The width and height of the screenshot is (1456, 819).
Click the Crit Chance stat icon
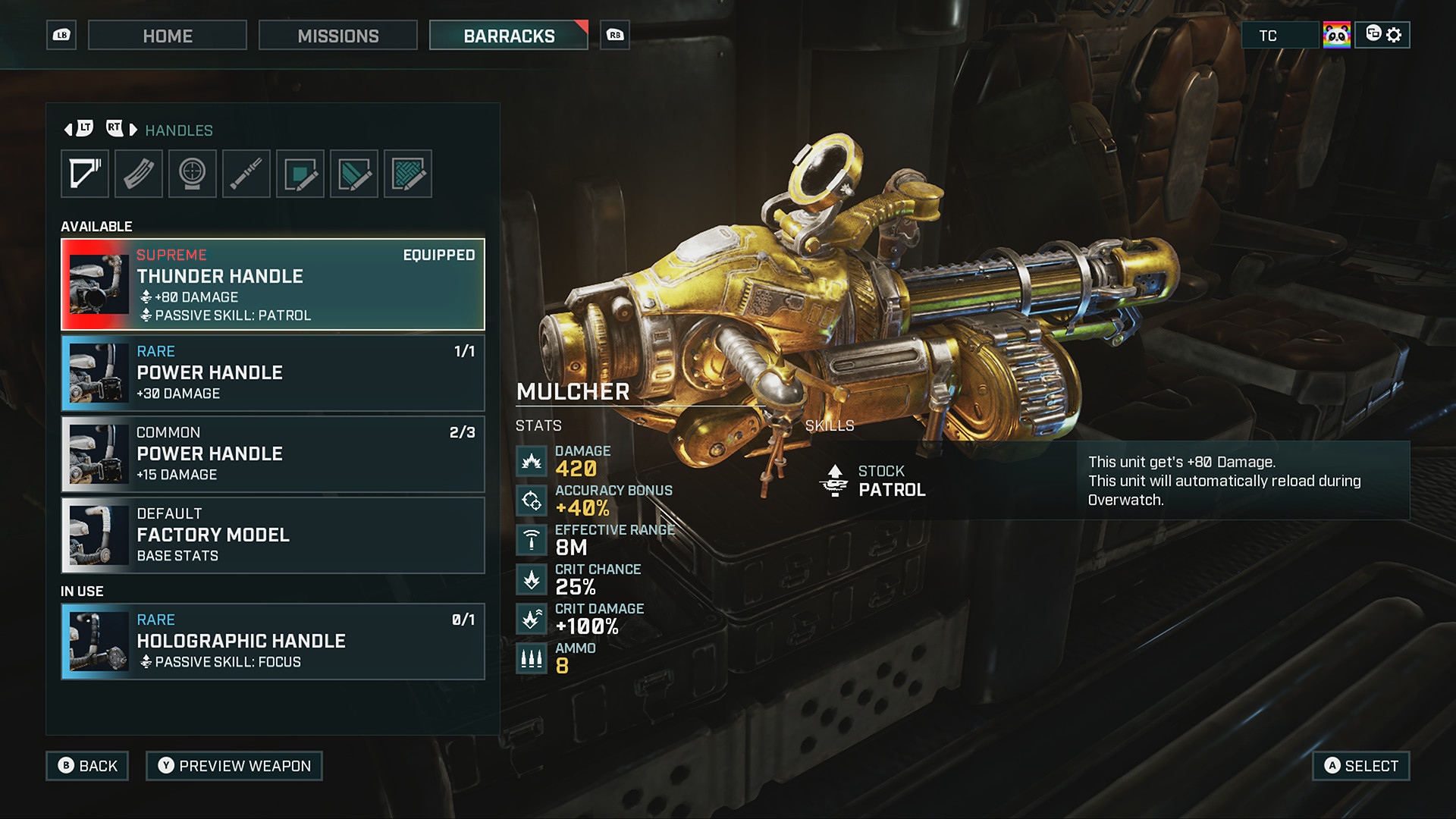(x=531, y=579)
